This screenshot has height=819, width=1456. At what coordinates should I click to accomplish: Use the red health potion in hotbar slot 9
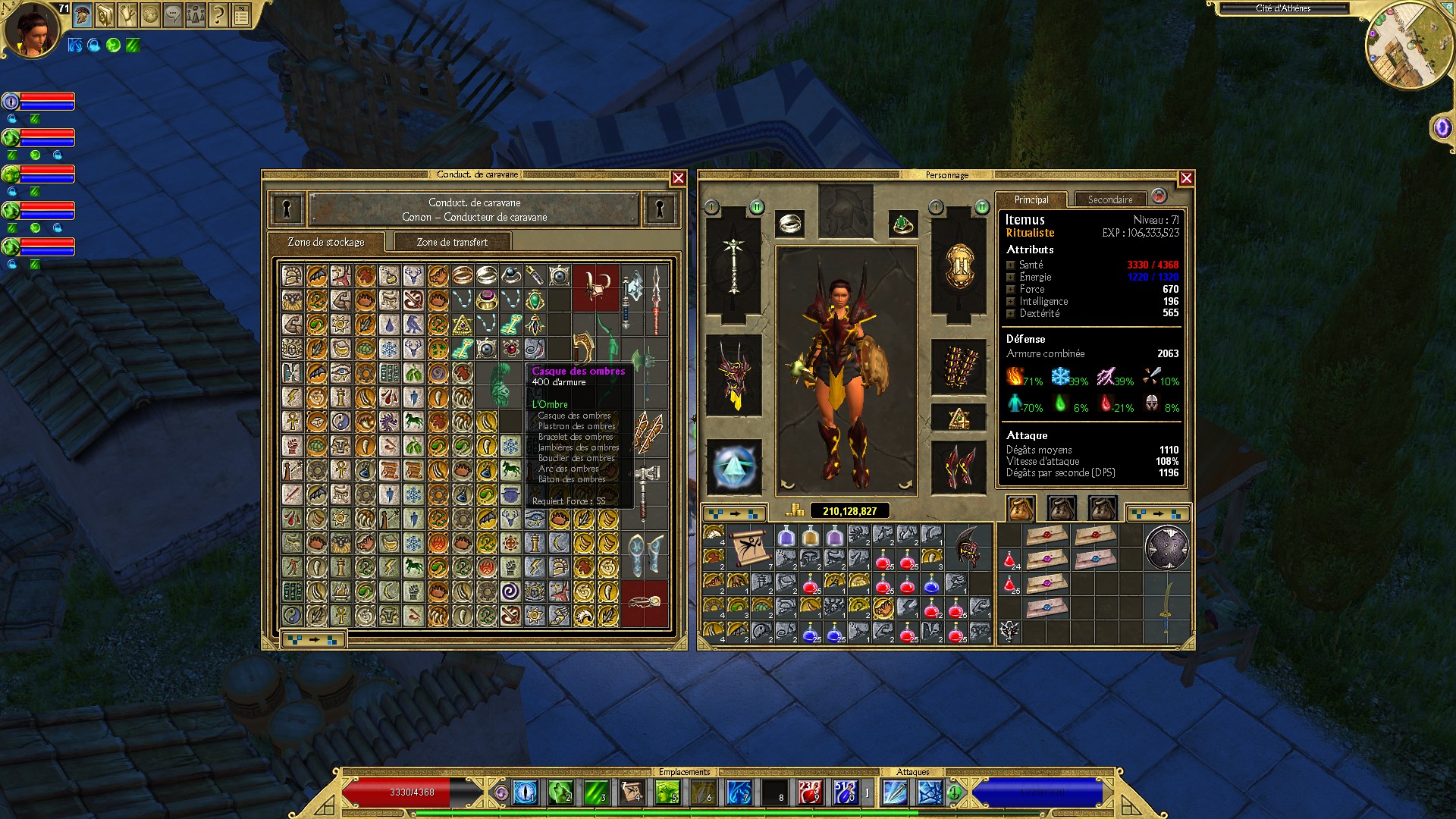809,792
